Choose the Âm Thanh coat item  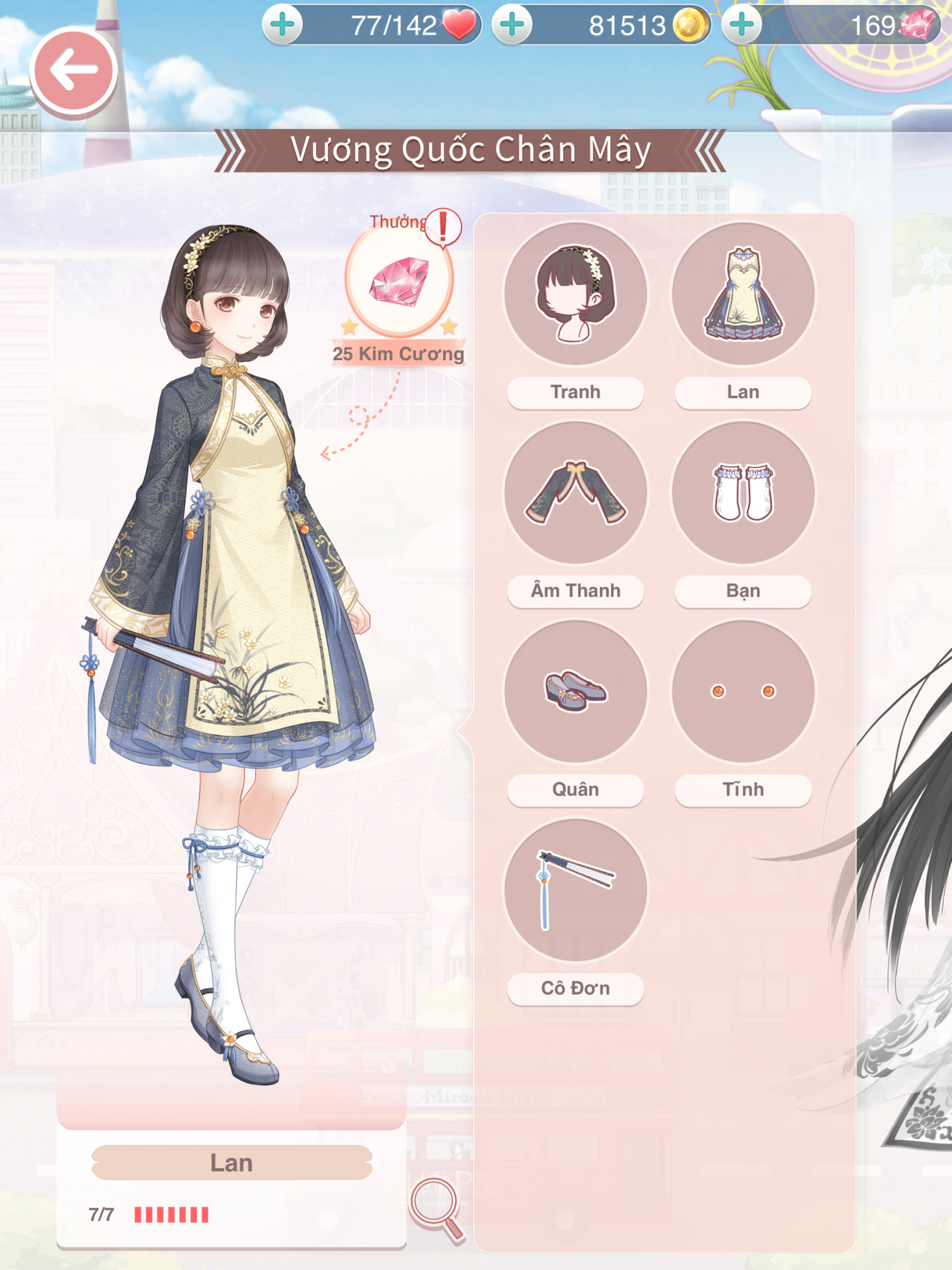(575, 493)
